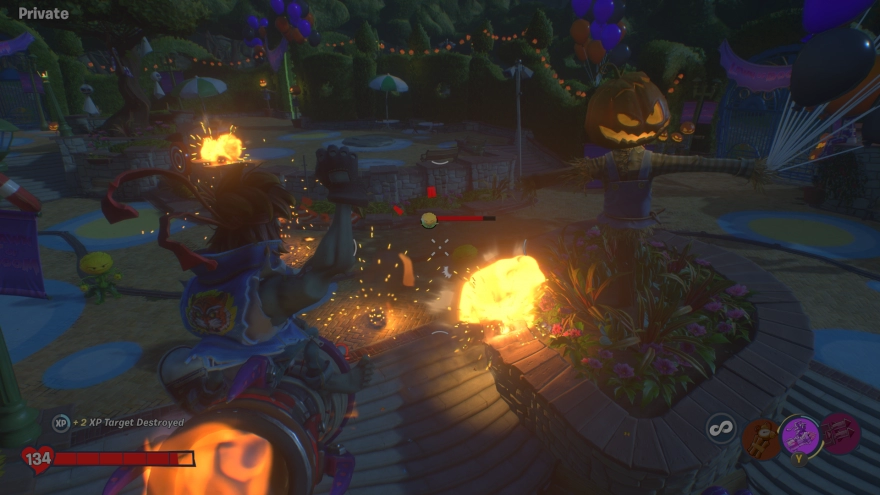Click the Private lobby label
The height and width of the screenshot is (495, 880).
(x=44, y=13)
